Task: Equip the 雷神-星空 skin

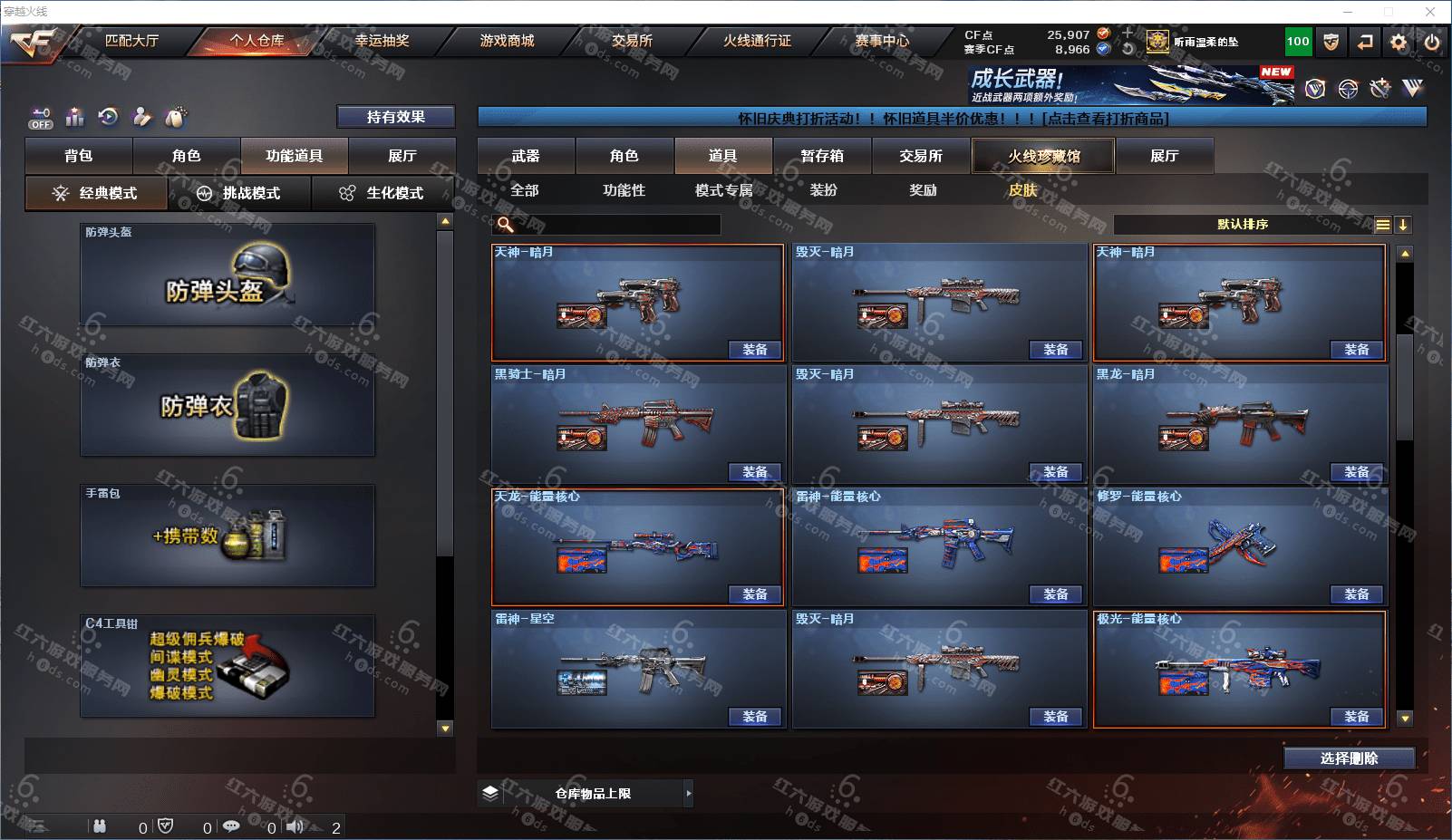Action: pyautogui.click(x=754, y=717)
